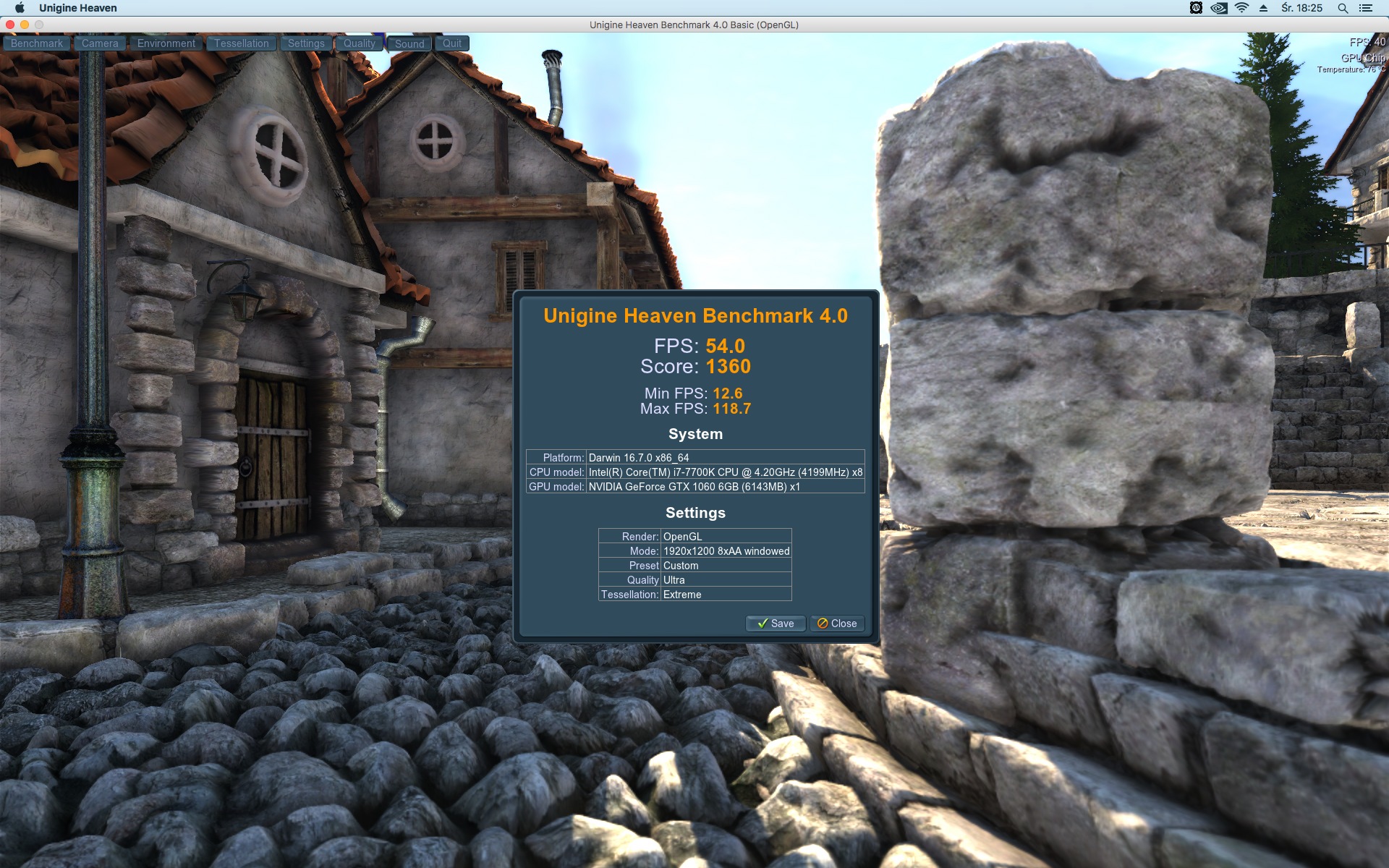Close the benchmark results dialog
The image size is (1389, 868).
pyautogui.click(x=837, y=624)
